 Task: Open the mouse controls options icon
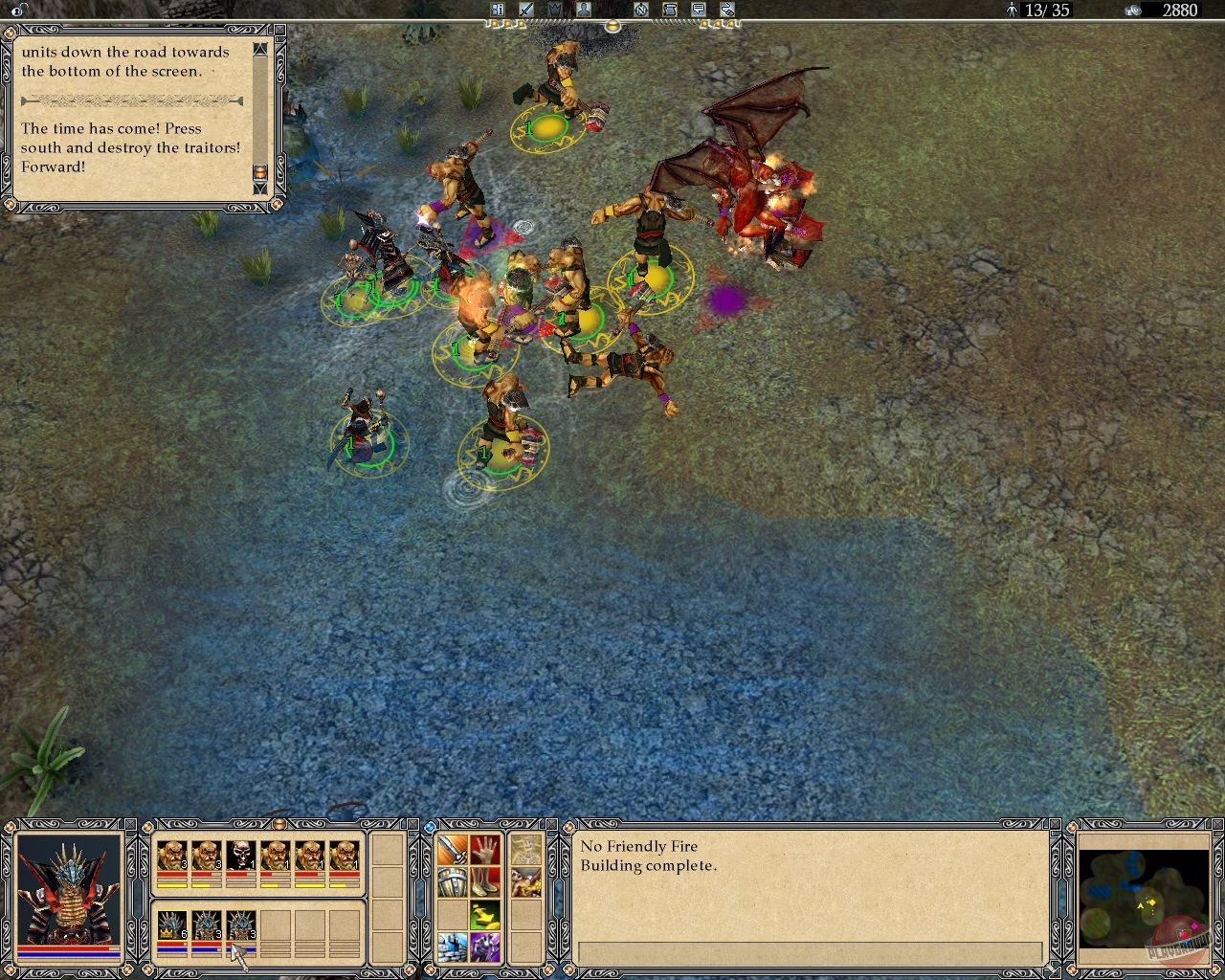pyautogui.click(x=728, y=10)
